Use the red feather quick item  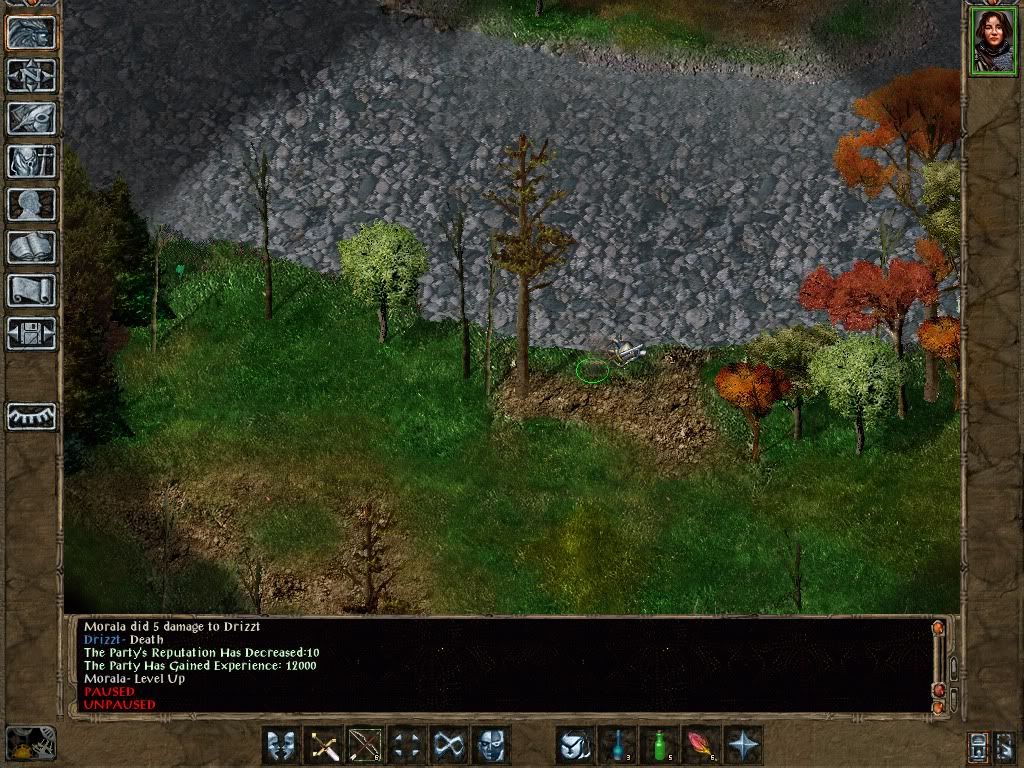702,746
